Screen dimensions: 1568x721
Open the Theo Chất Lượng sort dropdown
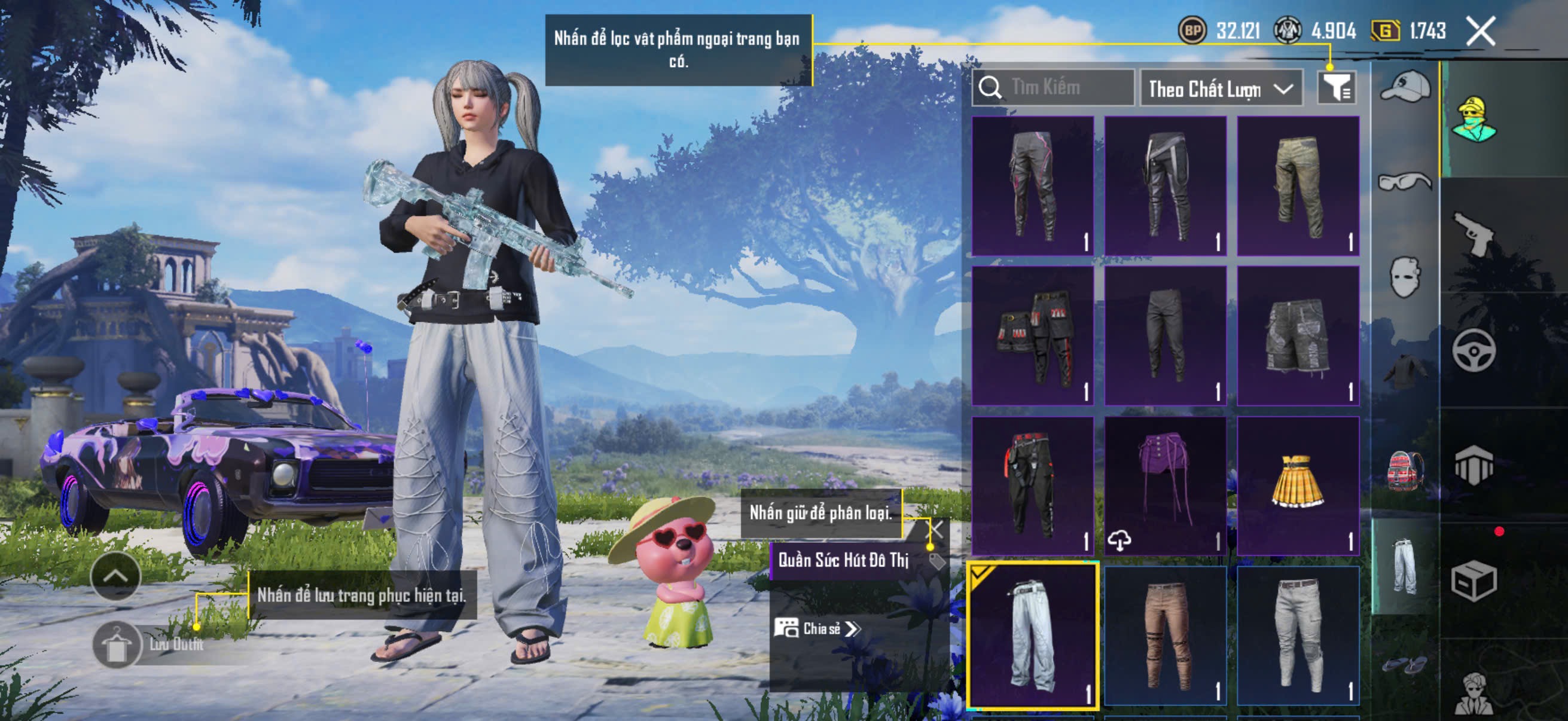[1221, 90]
